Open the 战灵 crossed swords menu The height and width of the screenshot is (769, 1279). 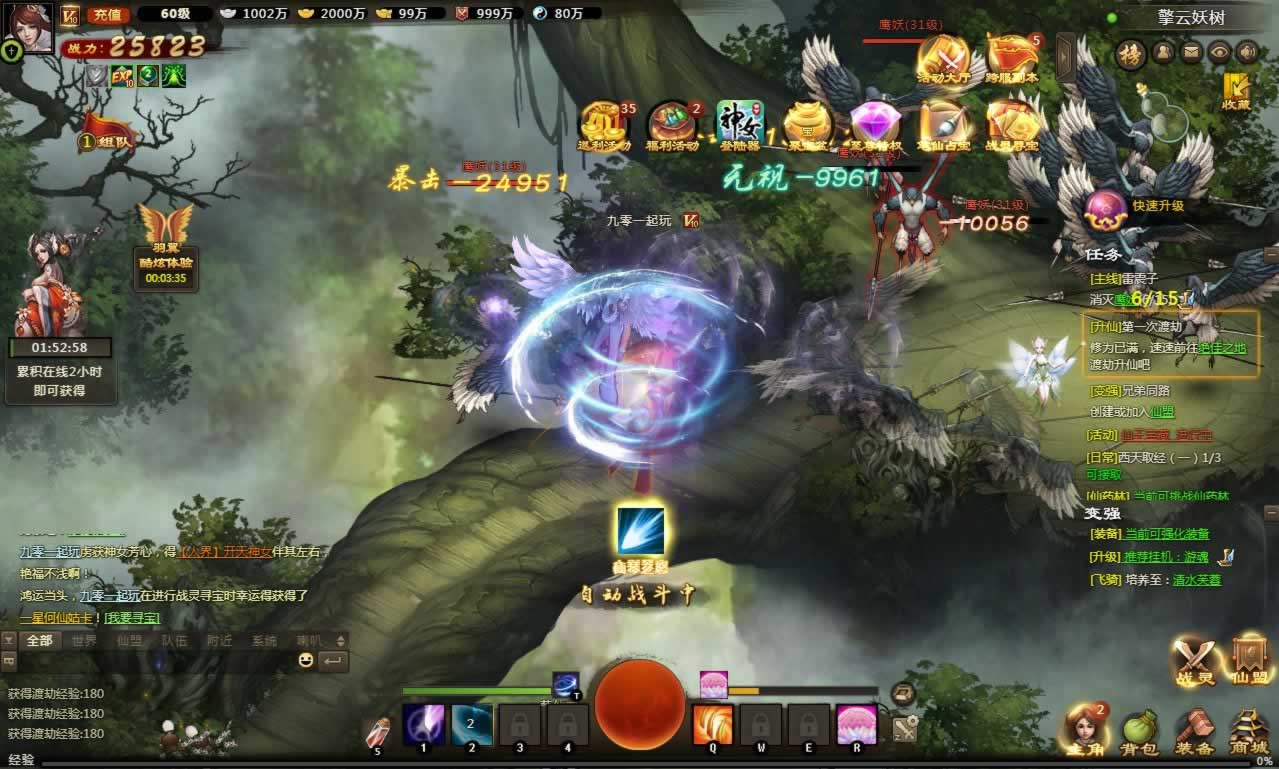(1195, 660)
